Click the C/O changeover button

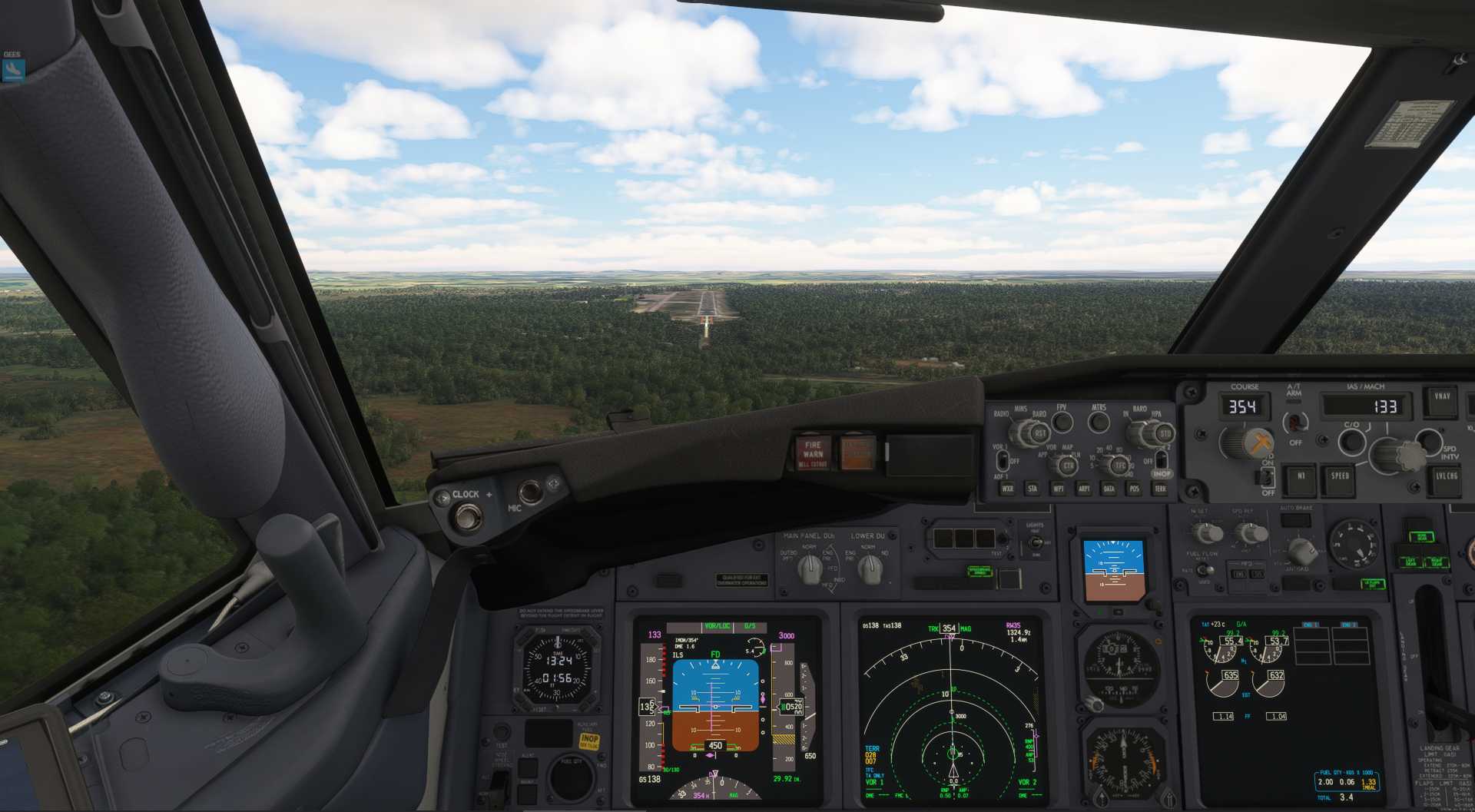click(x=1351, y=442)
